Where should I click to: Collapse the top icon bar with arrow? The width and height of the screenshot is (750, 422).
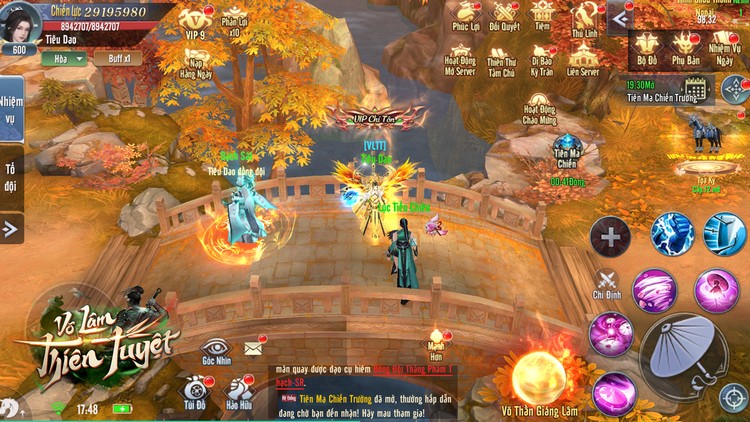pyautogui.click(x=619, y=18)
